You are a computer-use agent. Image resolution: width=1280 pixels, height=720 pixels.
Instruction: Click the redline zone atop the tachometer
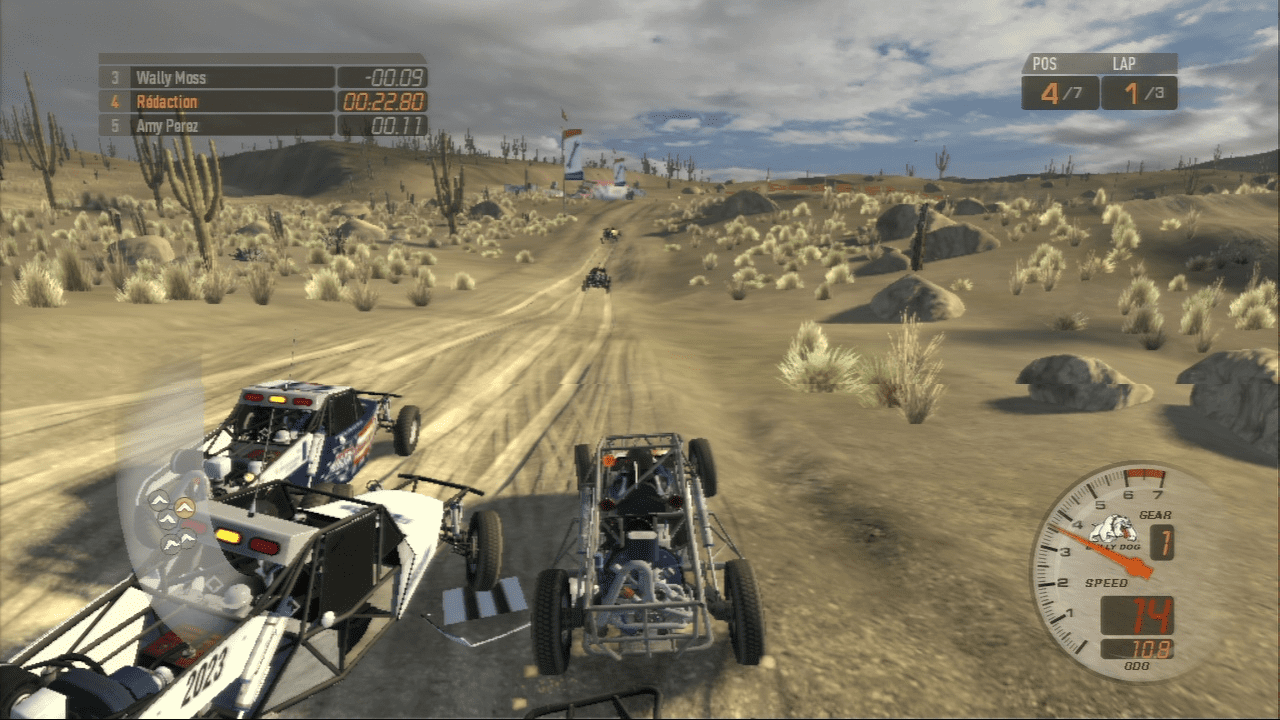(1142, 474)
